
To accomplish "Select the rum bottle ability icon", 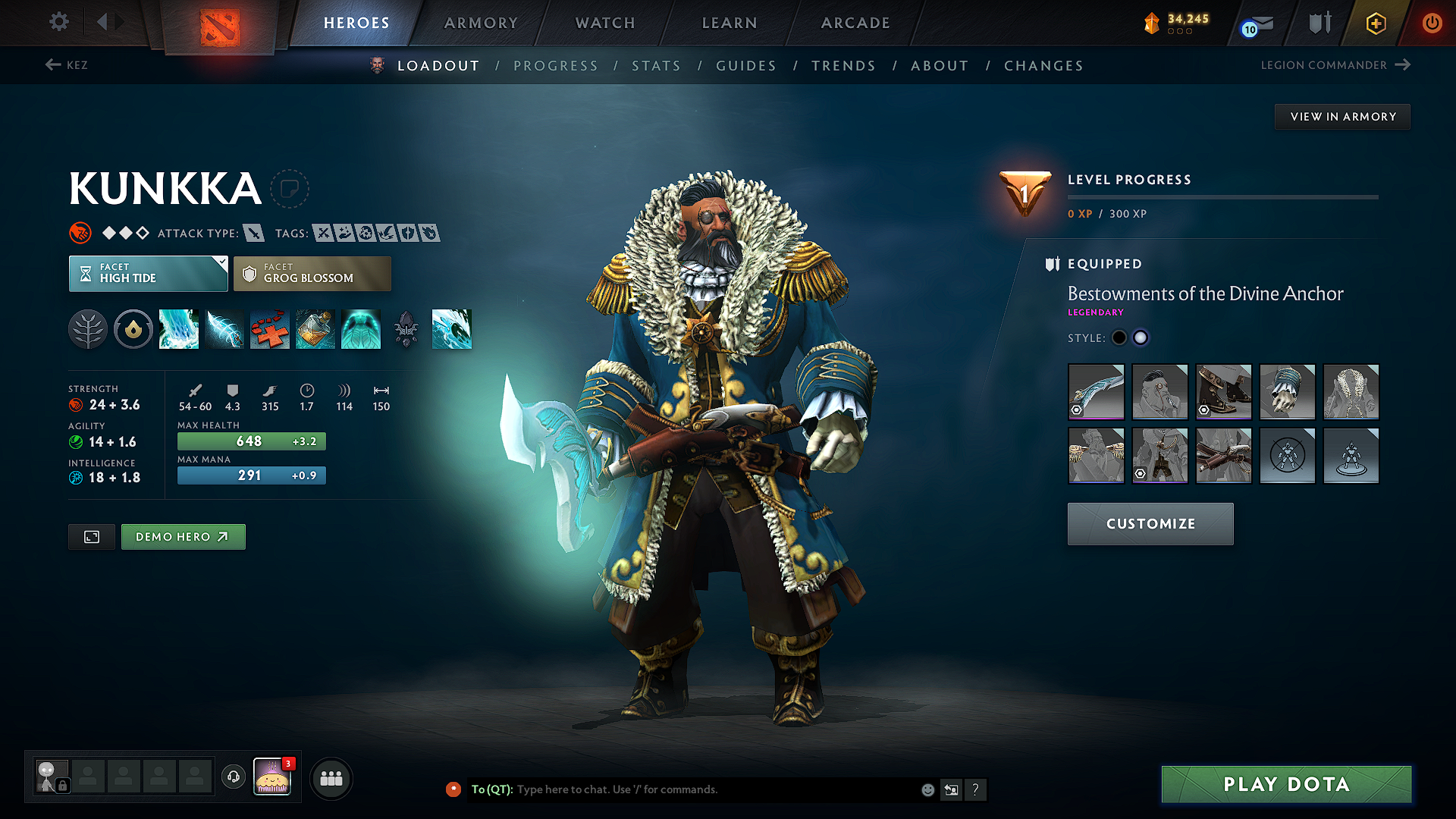I will [315, 329].
